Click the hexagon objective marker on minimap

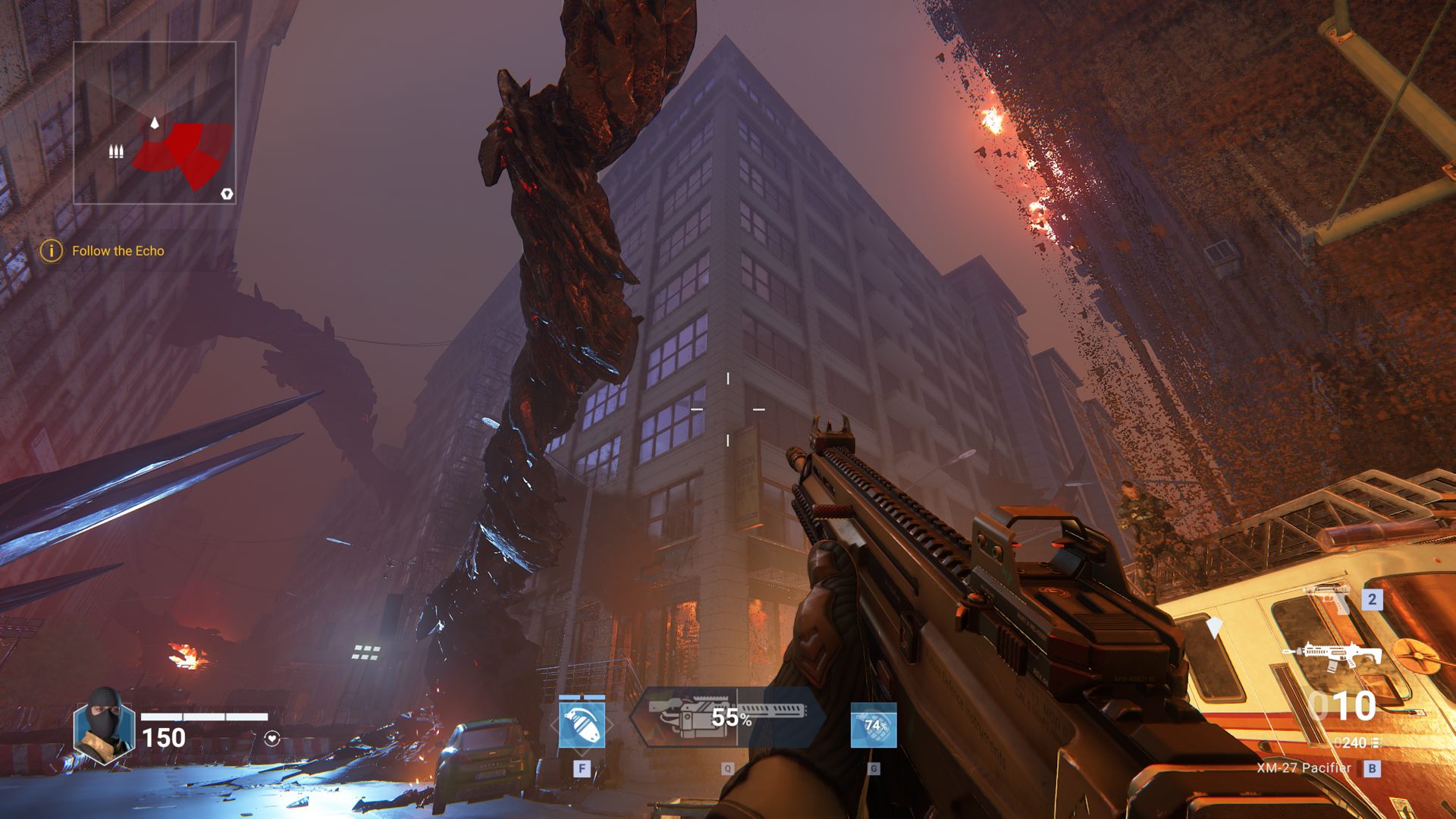click(227, 194)
